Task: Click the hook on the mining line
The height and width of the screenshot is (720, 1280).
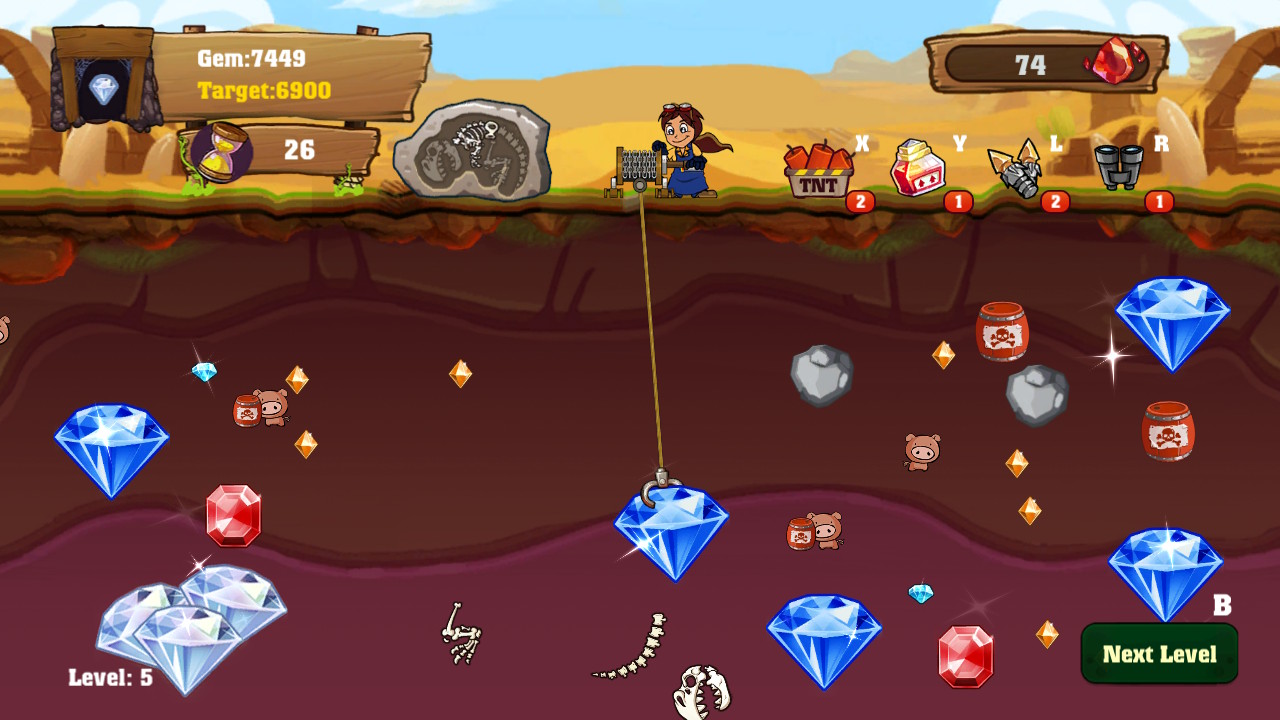Action: click(x=660, y=478)
